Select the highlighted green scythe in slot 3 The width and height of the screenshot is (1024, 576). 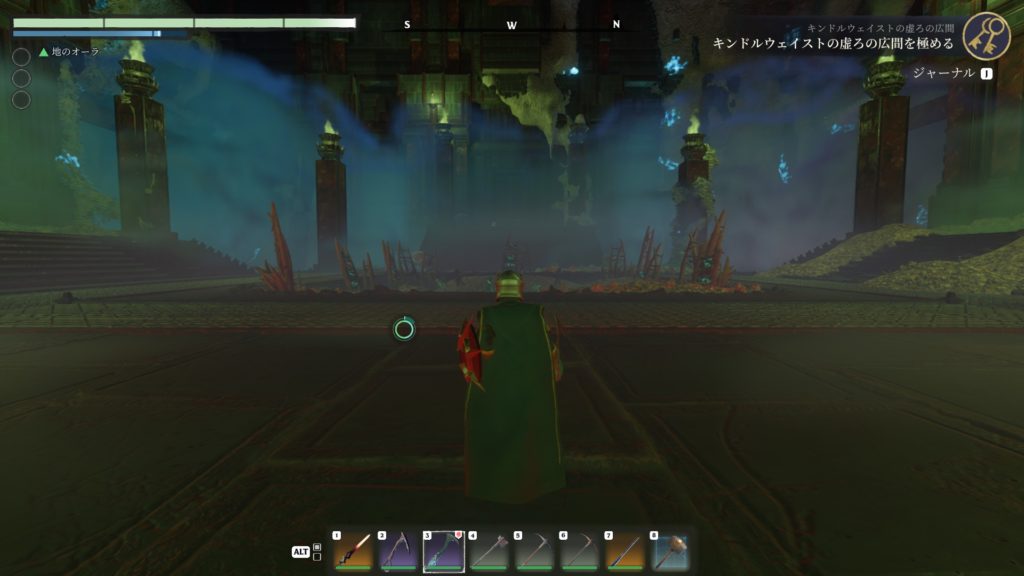[x=443, y=551]
